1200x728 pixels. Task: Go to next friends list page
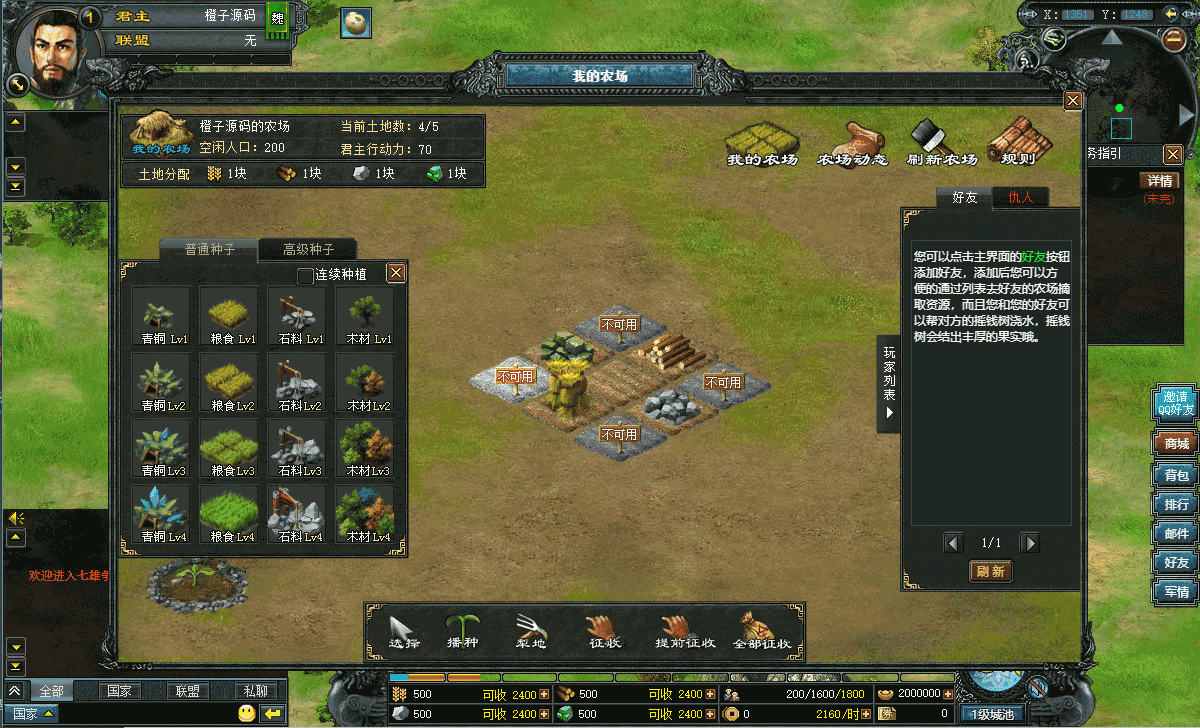point(1029,543)
